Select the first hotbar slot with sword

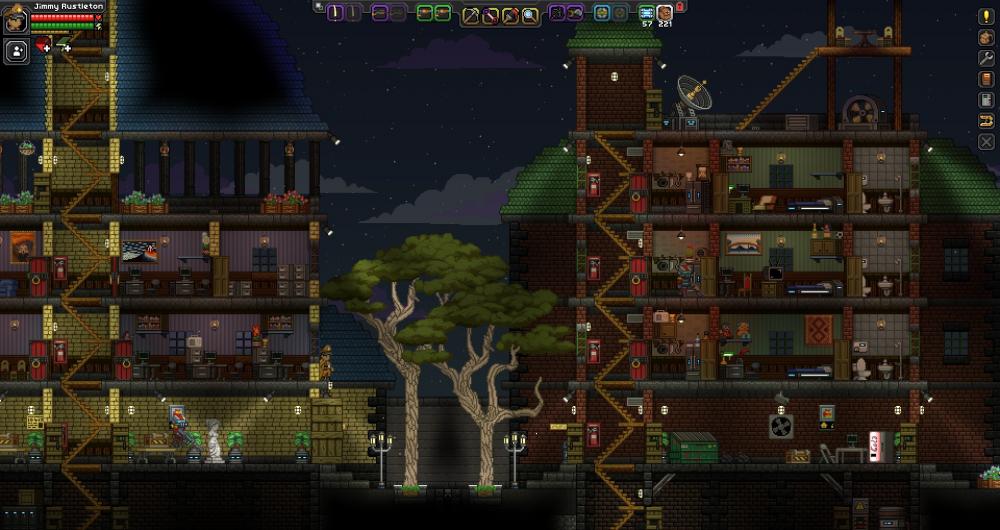pyautogui.click(x=335, y=13)
